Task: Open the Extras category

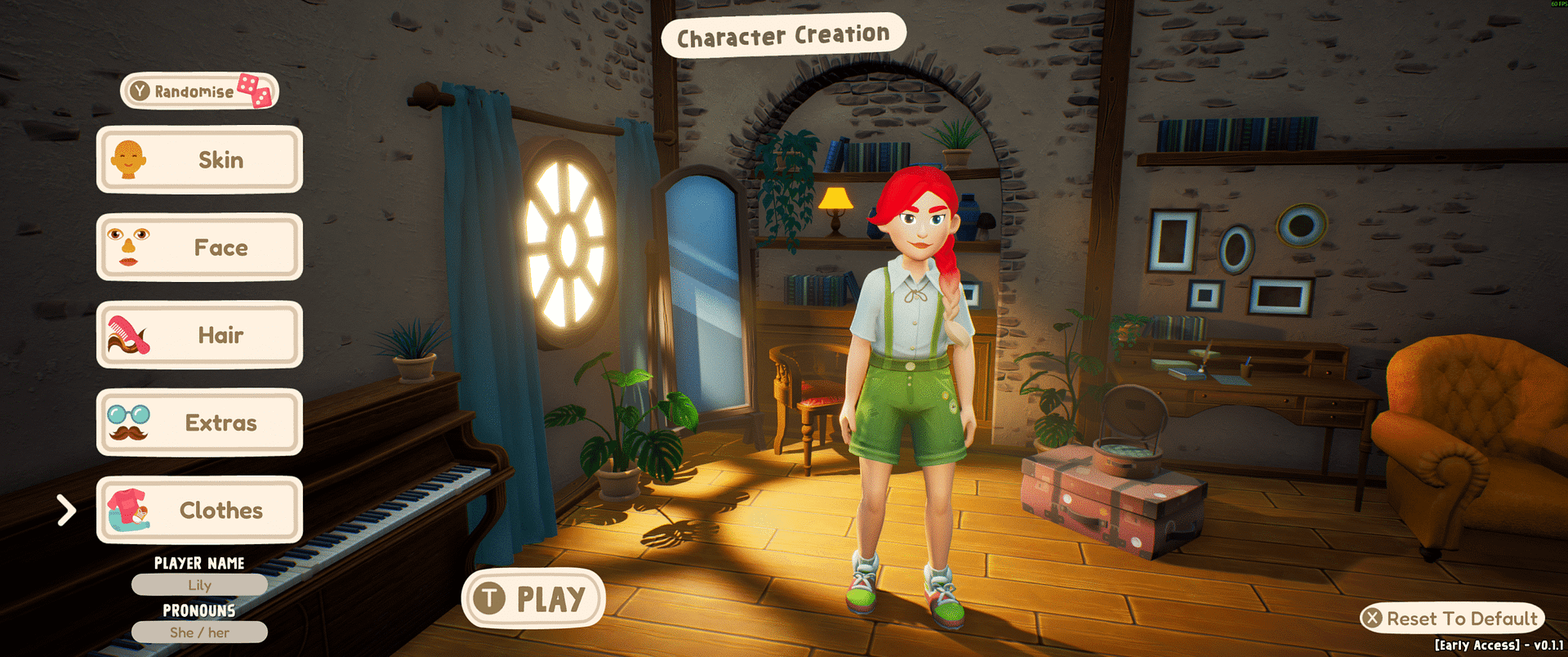Action: coord(199,422)
